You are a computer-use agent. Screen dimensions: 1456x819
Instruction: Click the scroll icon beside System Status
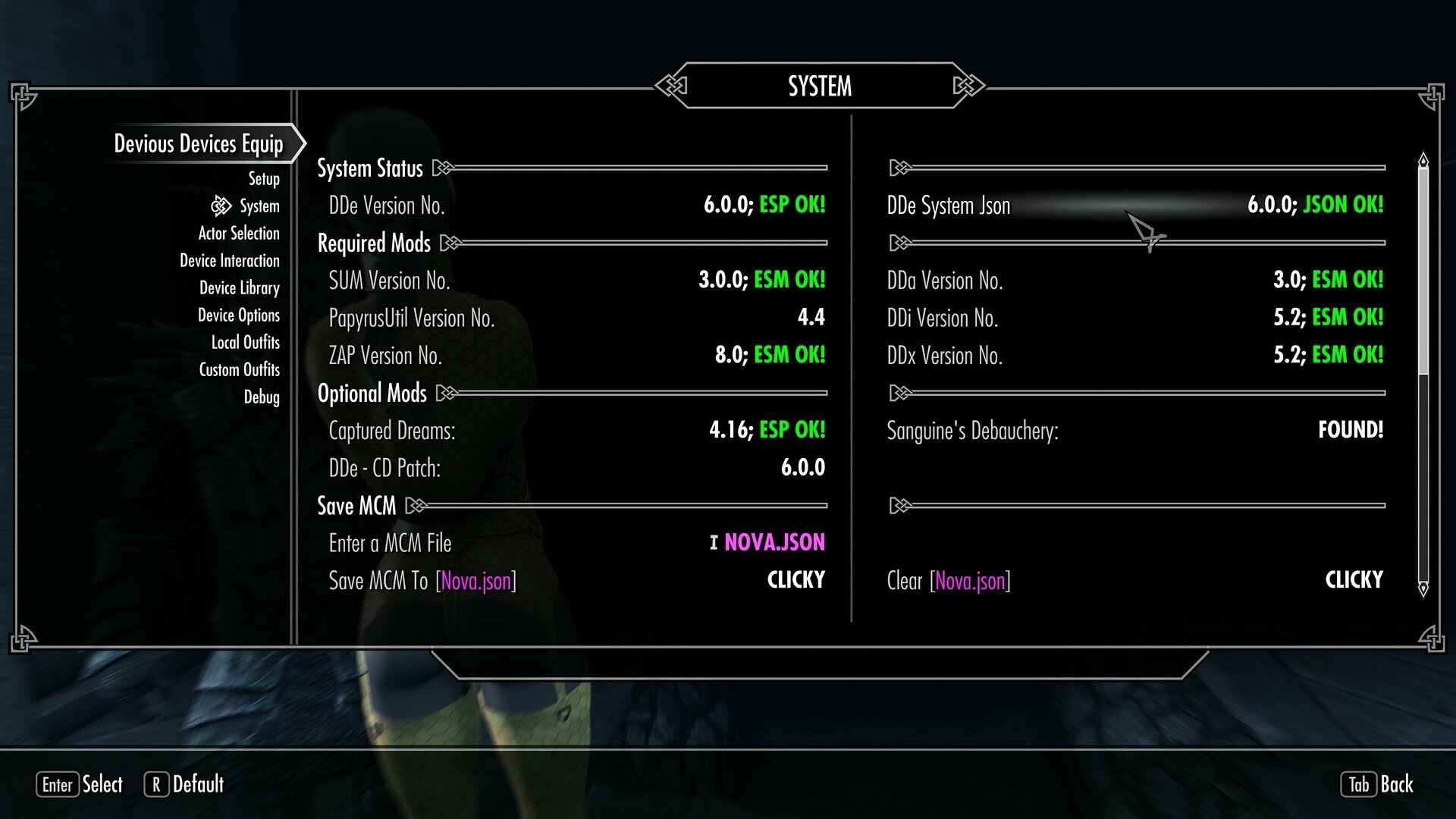click(441, 168)
